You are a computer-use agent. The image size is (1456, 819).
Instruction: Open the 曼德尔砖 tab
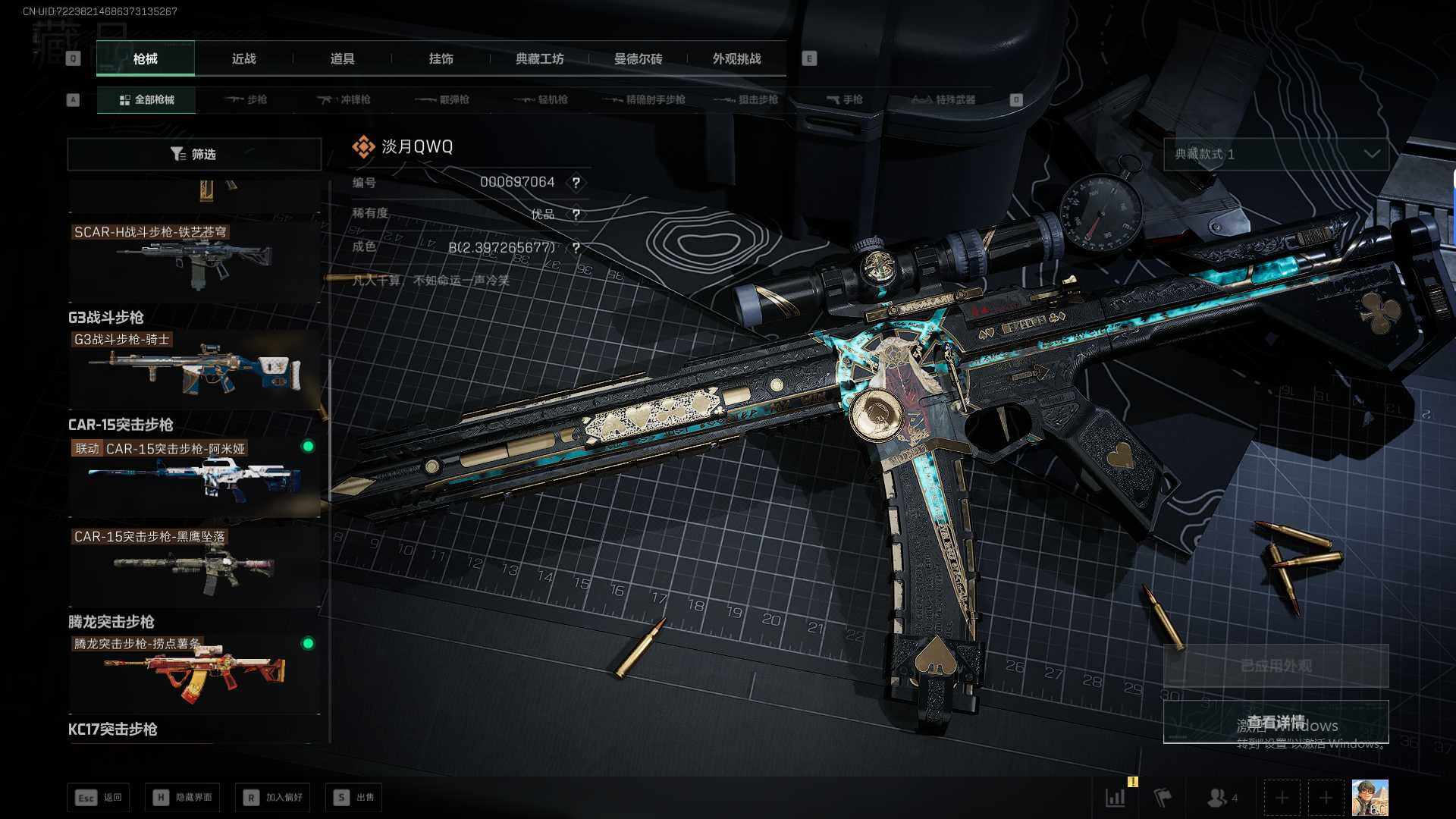pyautogui.click(x=638, y=58)
